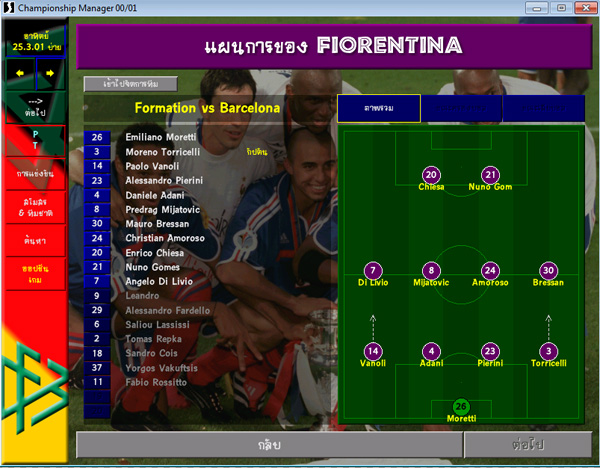Screen dimensions: 600x468
Task: Click the ต่อไป continue button in sidebar
Action: [x=33, y=107]
